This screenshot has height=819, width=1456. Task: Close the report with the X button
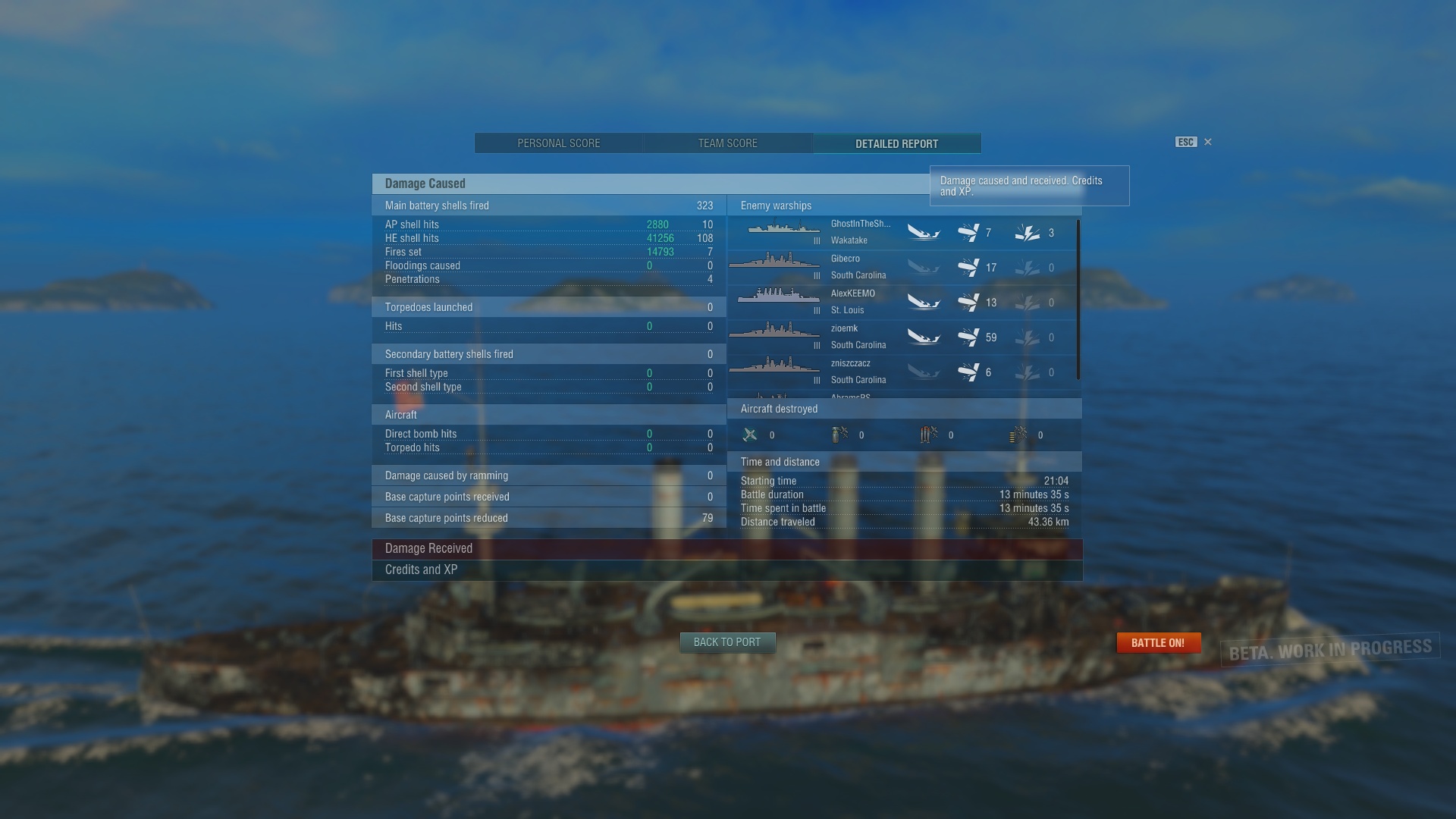(x=1208, y=142)
